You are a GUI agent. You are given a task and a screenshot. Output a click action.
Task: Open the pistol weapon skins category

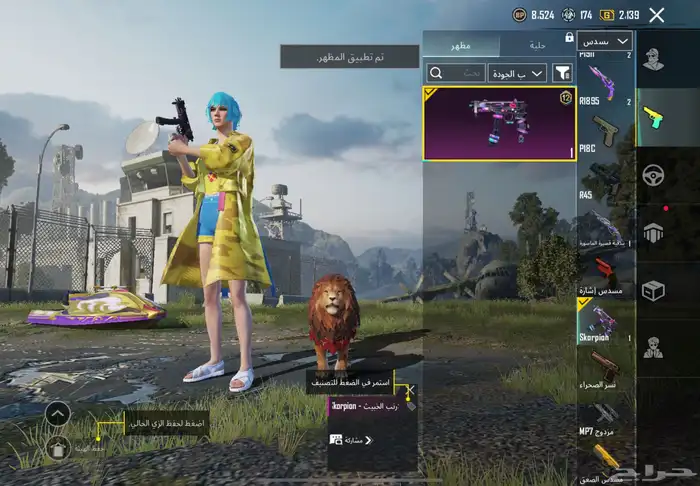(x=653, y=117)
